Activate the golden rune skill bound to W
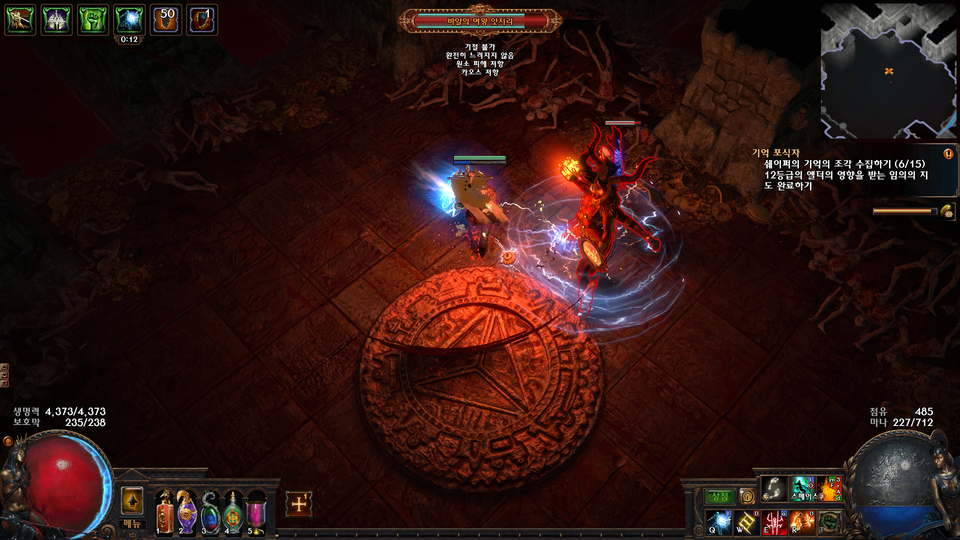 coord(746,522)
